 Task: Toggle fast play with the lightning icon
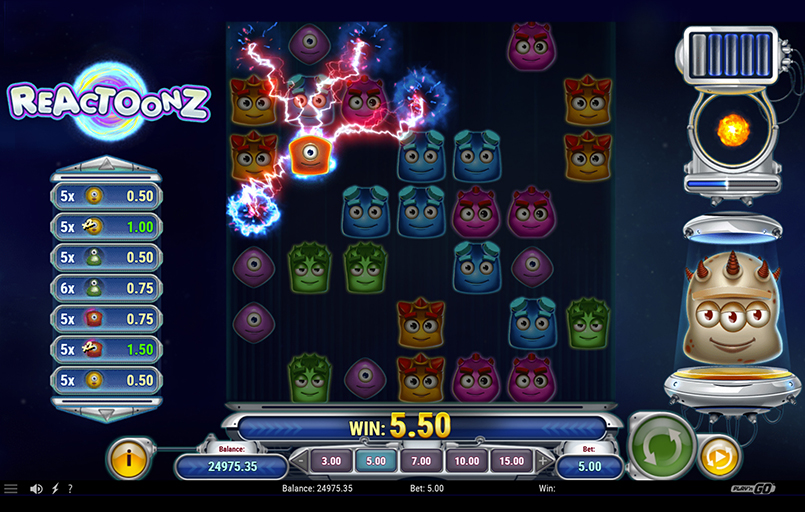[54, 489]
